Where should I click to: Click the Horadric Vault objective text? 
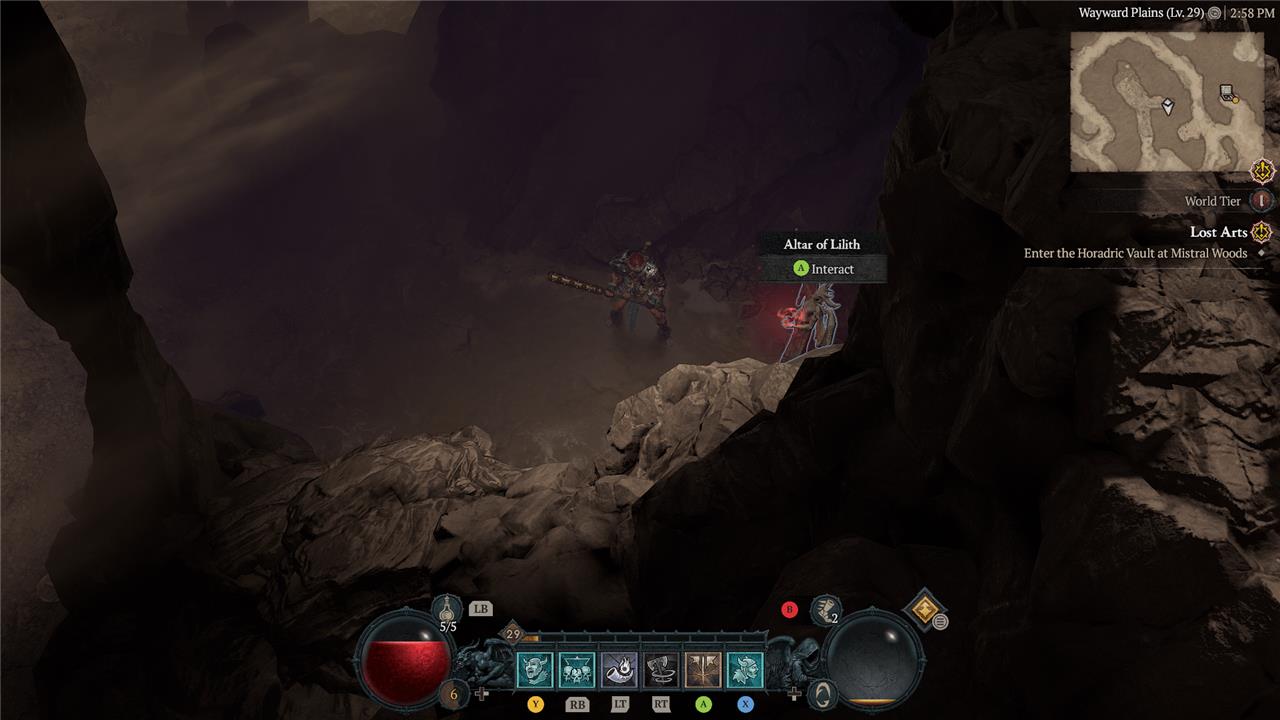[x=1135, y=254]
